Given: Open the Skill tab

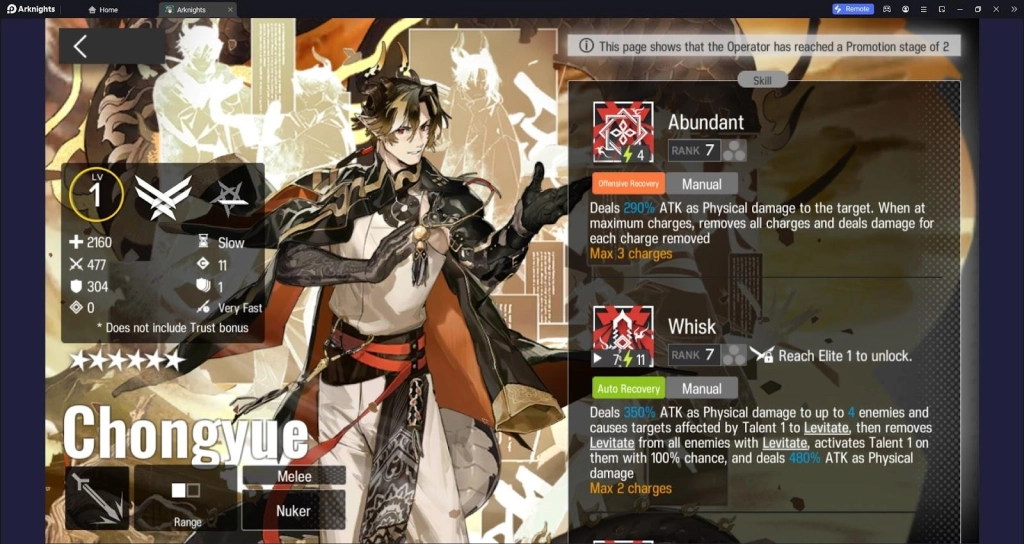Looking at the screenshot, I should [762, 80].
